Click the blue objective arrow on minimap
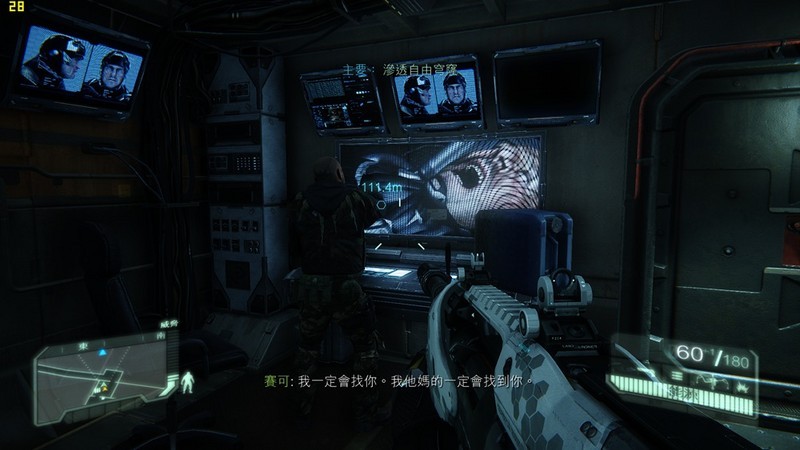 102,351
